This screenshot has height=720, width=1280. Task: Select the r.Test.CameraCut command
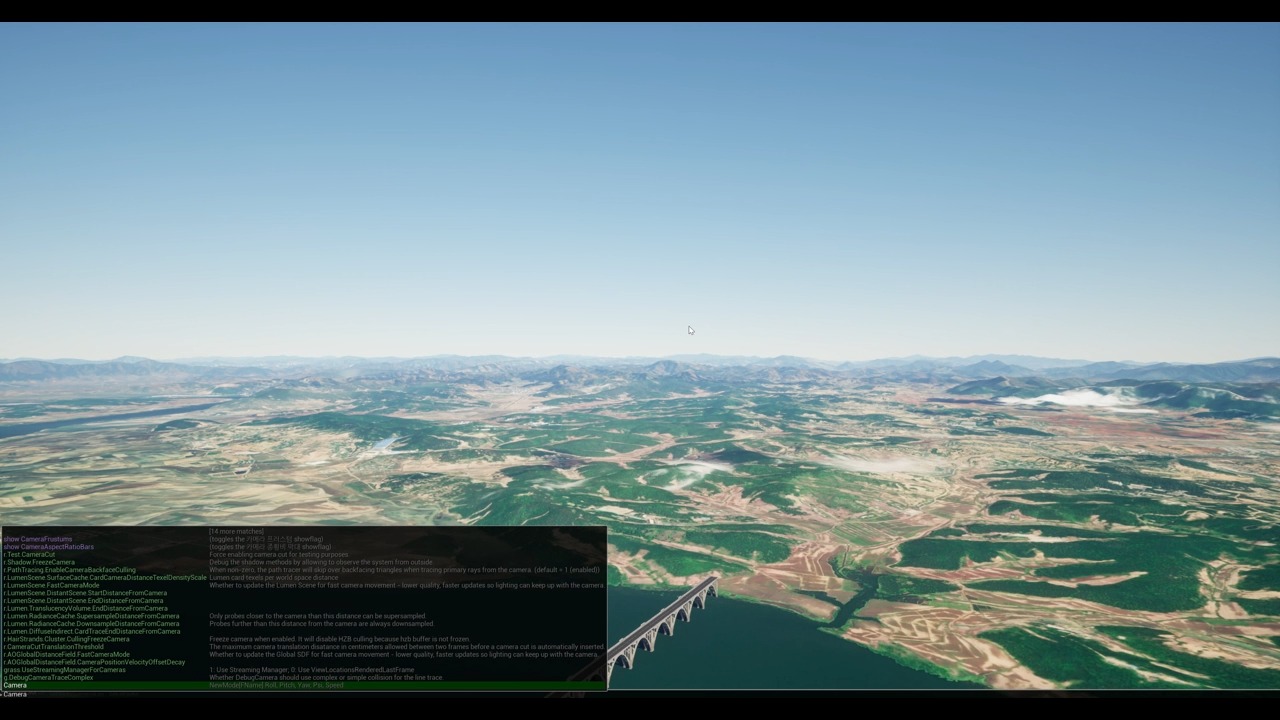tap(30, 554)
